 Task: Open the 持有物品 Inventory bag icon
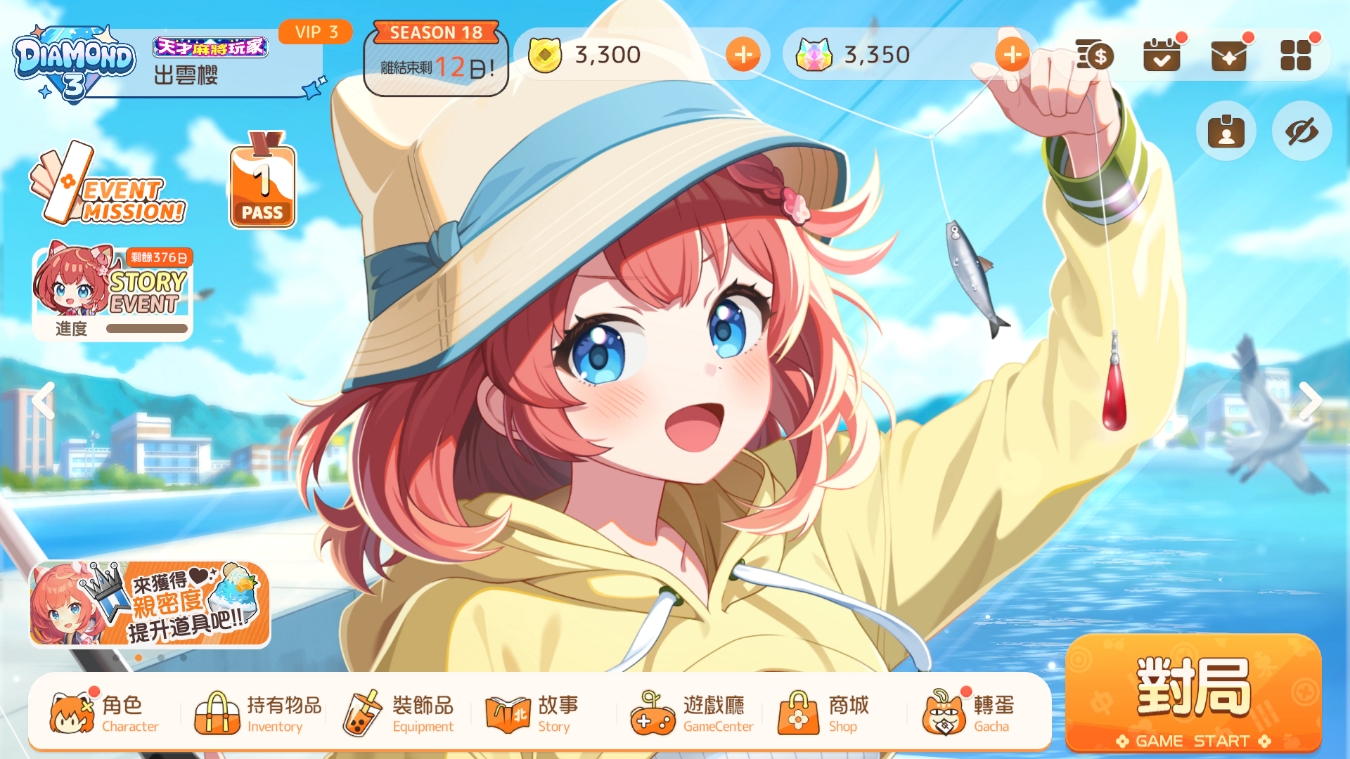[217, 712]
